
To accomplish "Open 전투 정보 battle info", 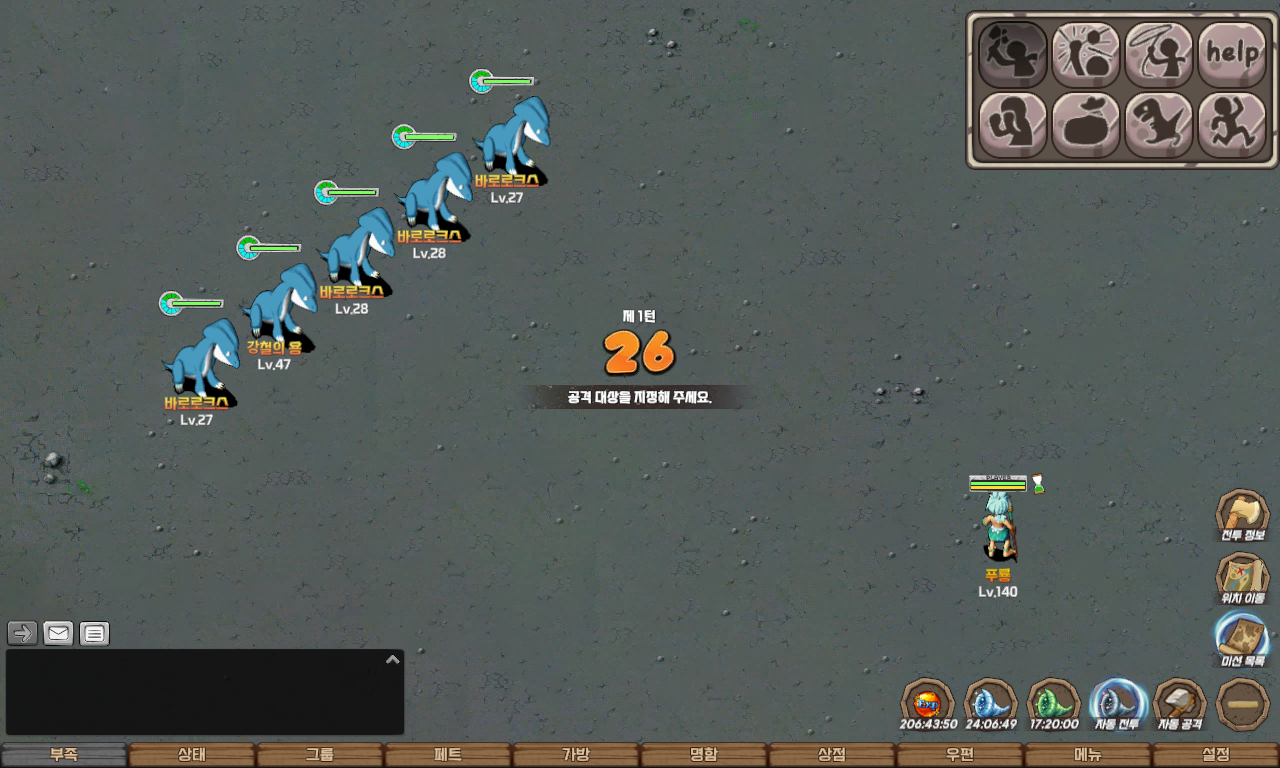I will [1242, 516].
